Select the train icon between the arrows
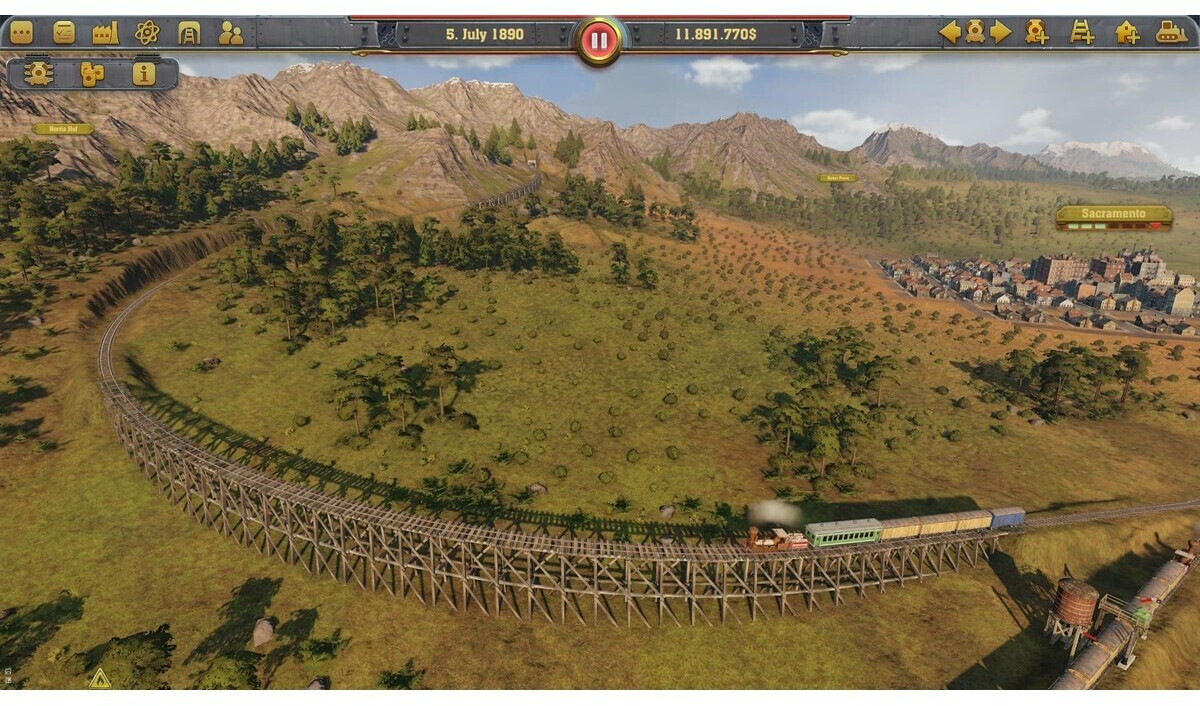Viewport: 1200px width, 706px height. tap(975, 32)
